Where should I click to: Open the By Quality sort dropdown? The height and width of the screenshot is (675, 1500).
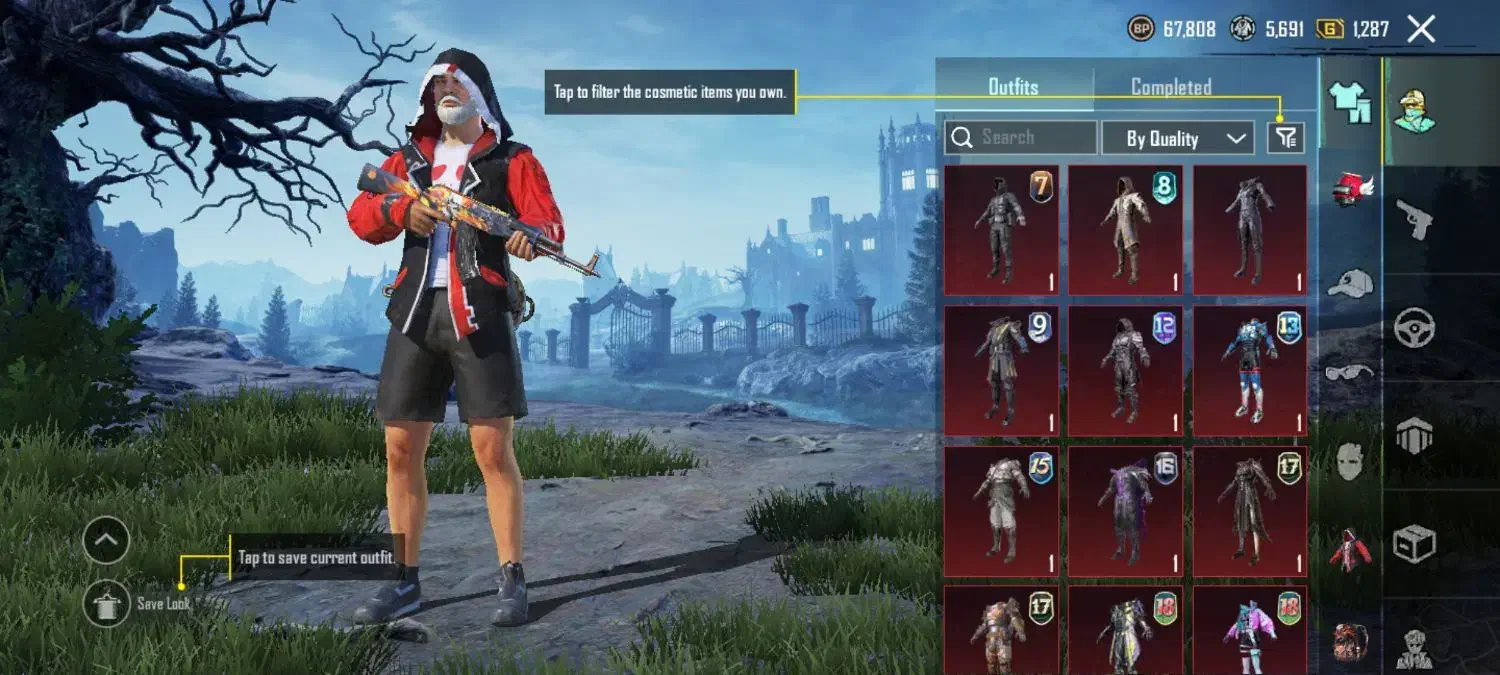[x=1177, y=138]
